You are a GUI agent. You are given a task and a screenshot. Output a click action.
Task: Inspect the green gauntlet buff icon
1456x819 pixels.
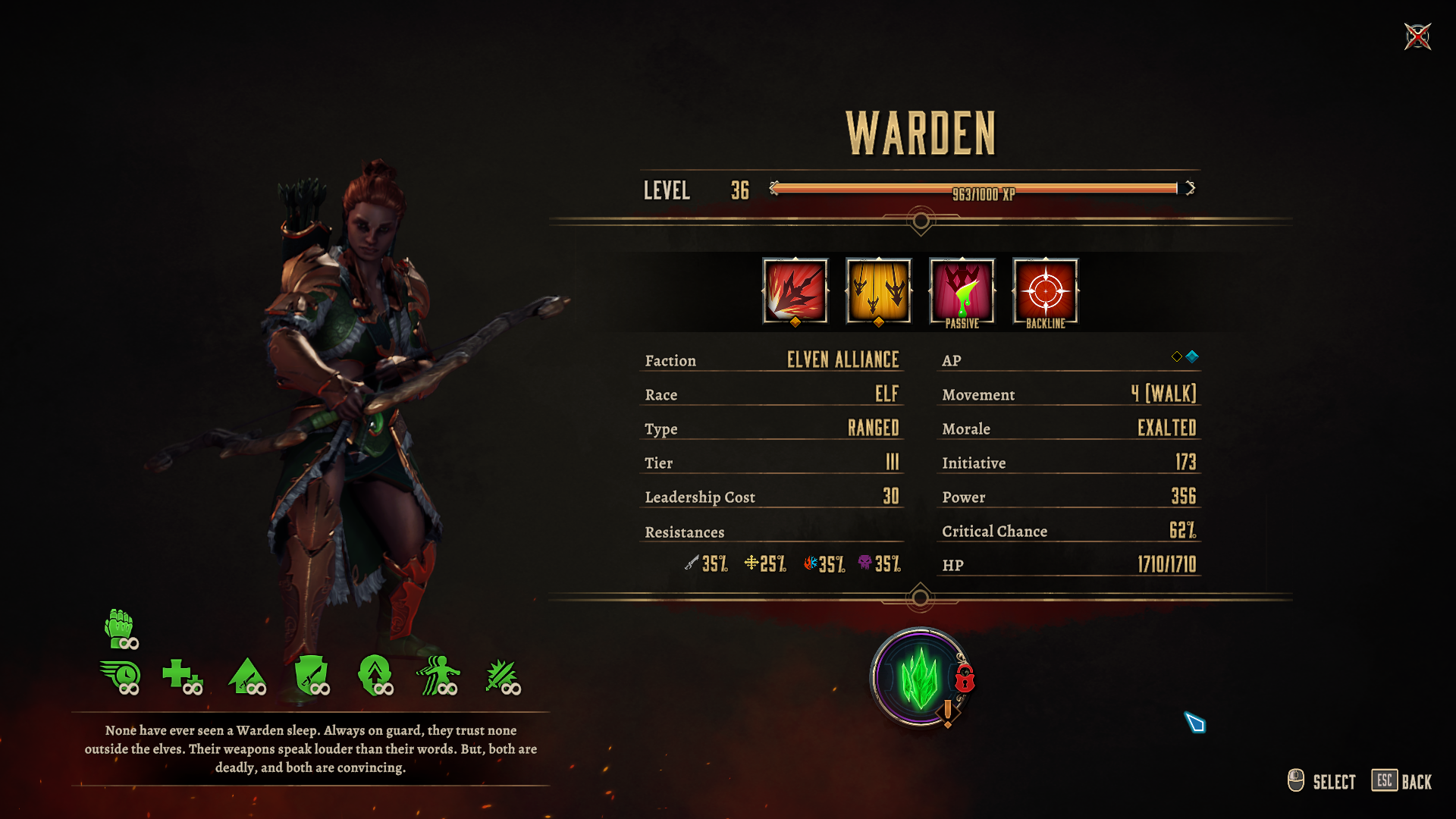[x=120, y=629]
